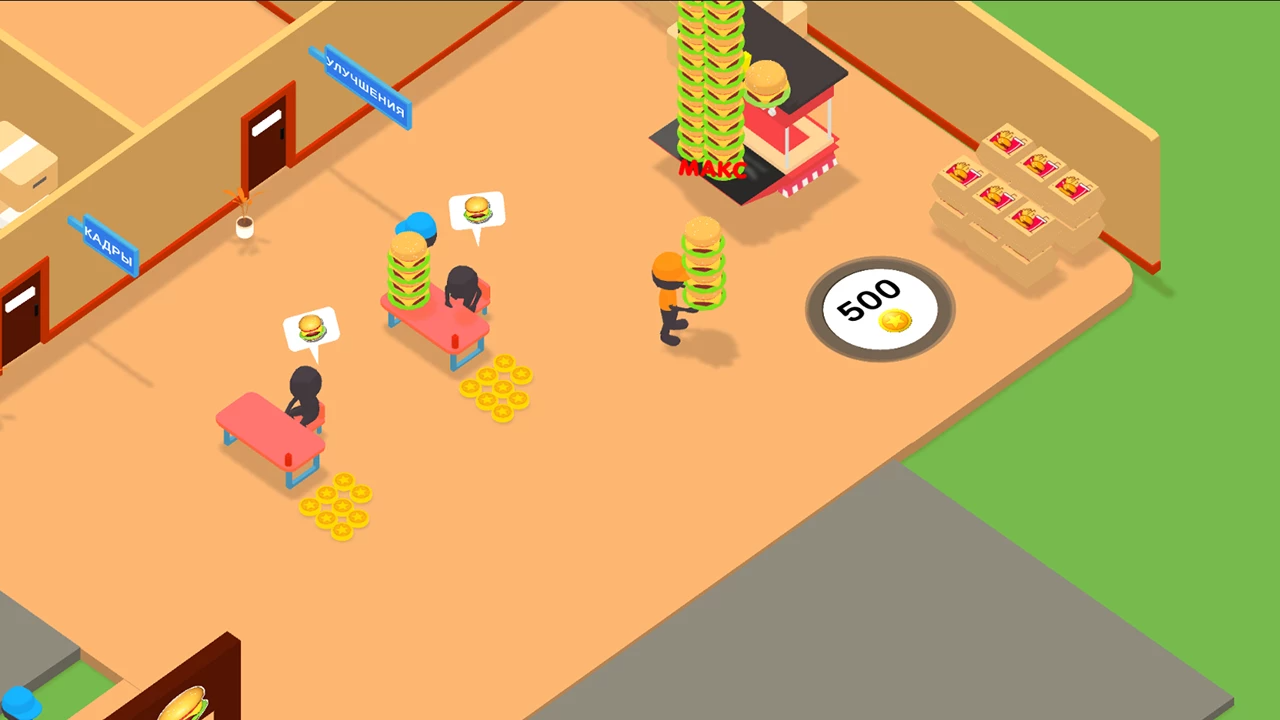Image resolution: width=1280 pixels, height=720 pixels.
Task: Click the burger speech bubble near the center table
Action: (x=478, y=209)
